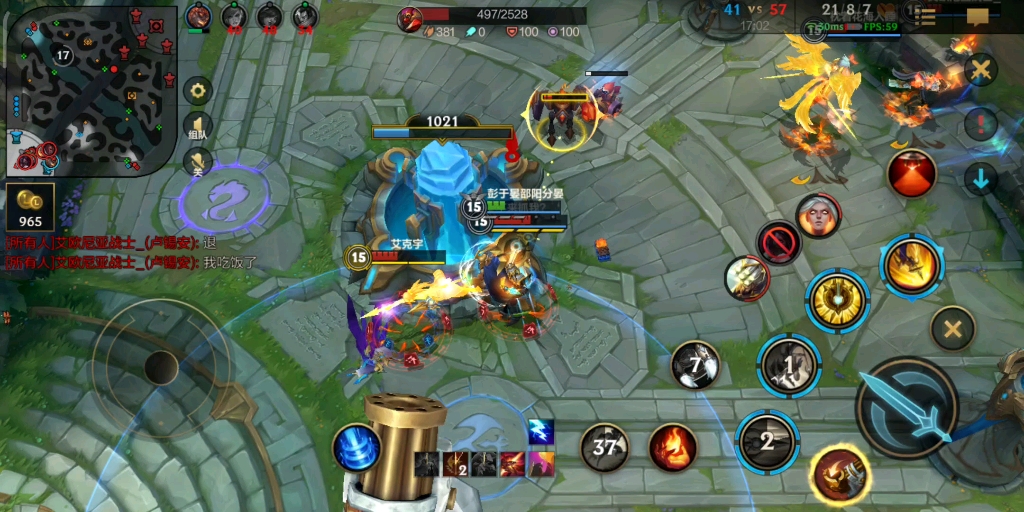Target the white-haired enemy champion portrait
The width and height of the screenshot is (1024, 512).
[x=818, y=216]
